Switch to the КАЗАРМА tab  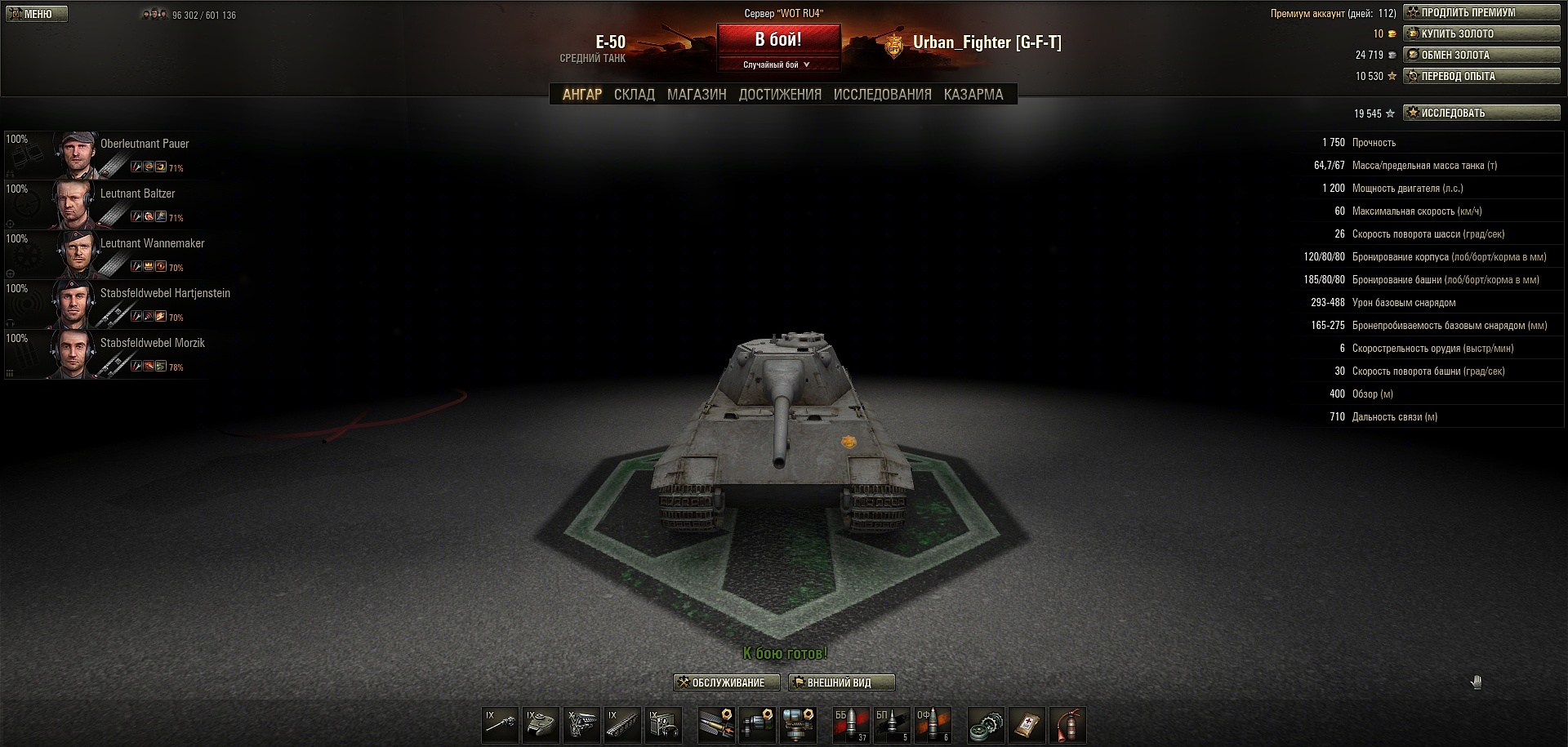973,95
